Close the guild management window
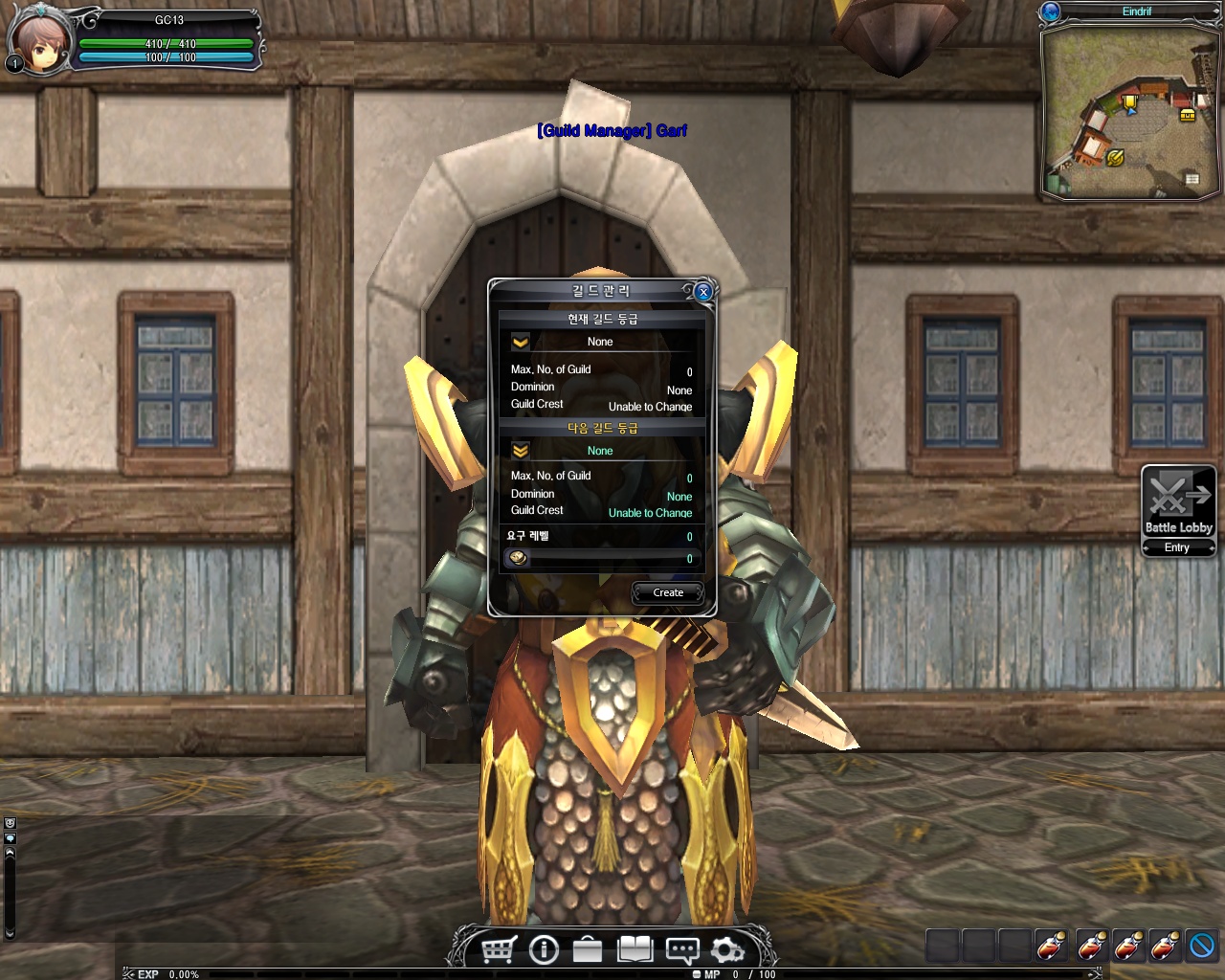 pos(703,292)
